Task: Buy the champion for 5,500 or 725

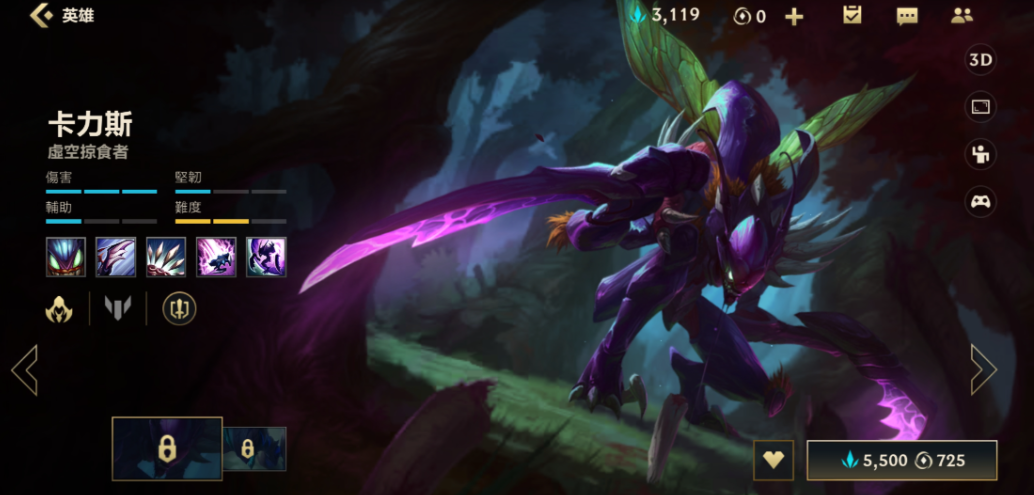Action: (x=901, y=460)
